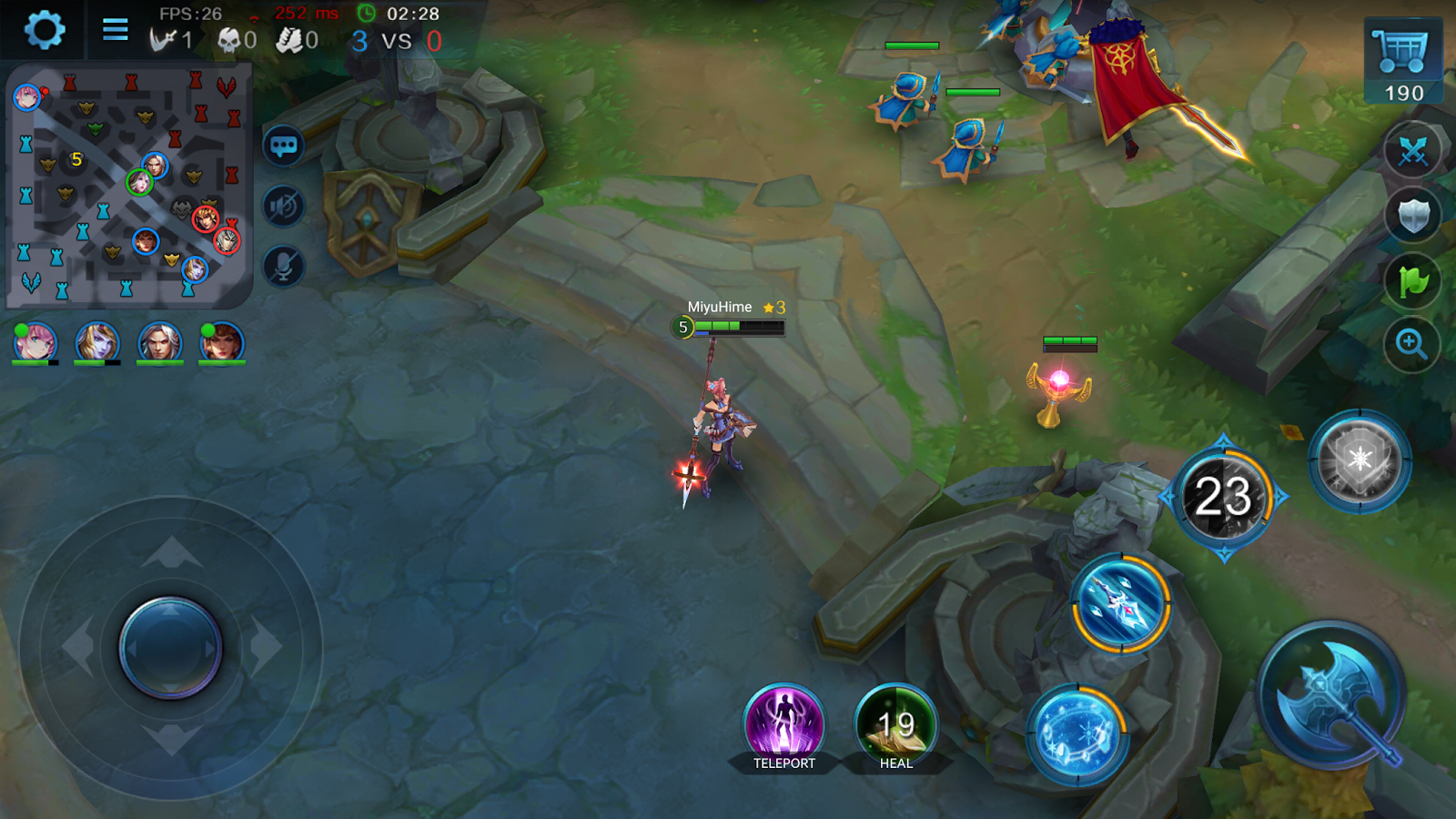1456x819 pixels.
Task: Open the hamburger menu
Action: pyautogui.click(x=115, y=29)
